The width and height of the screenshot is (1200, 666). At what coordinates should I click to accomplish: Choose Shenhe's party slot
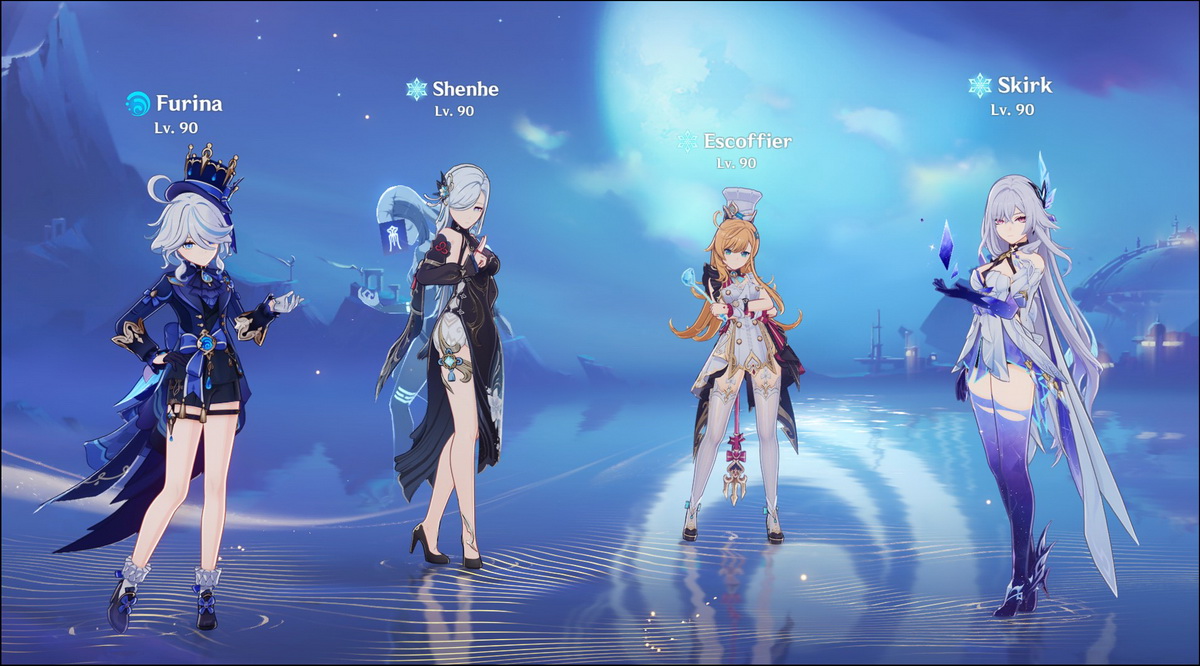click(x=450, y=340)
